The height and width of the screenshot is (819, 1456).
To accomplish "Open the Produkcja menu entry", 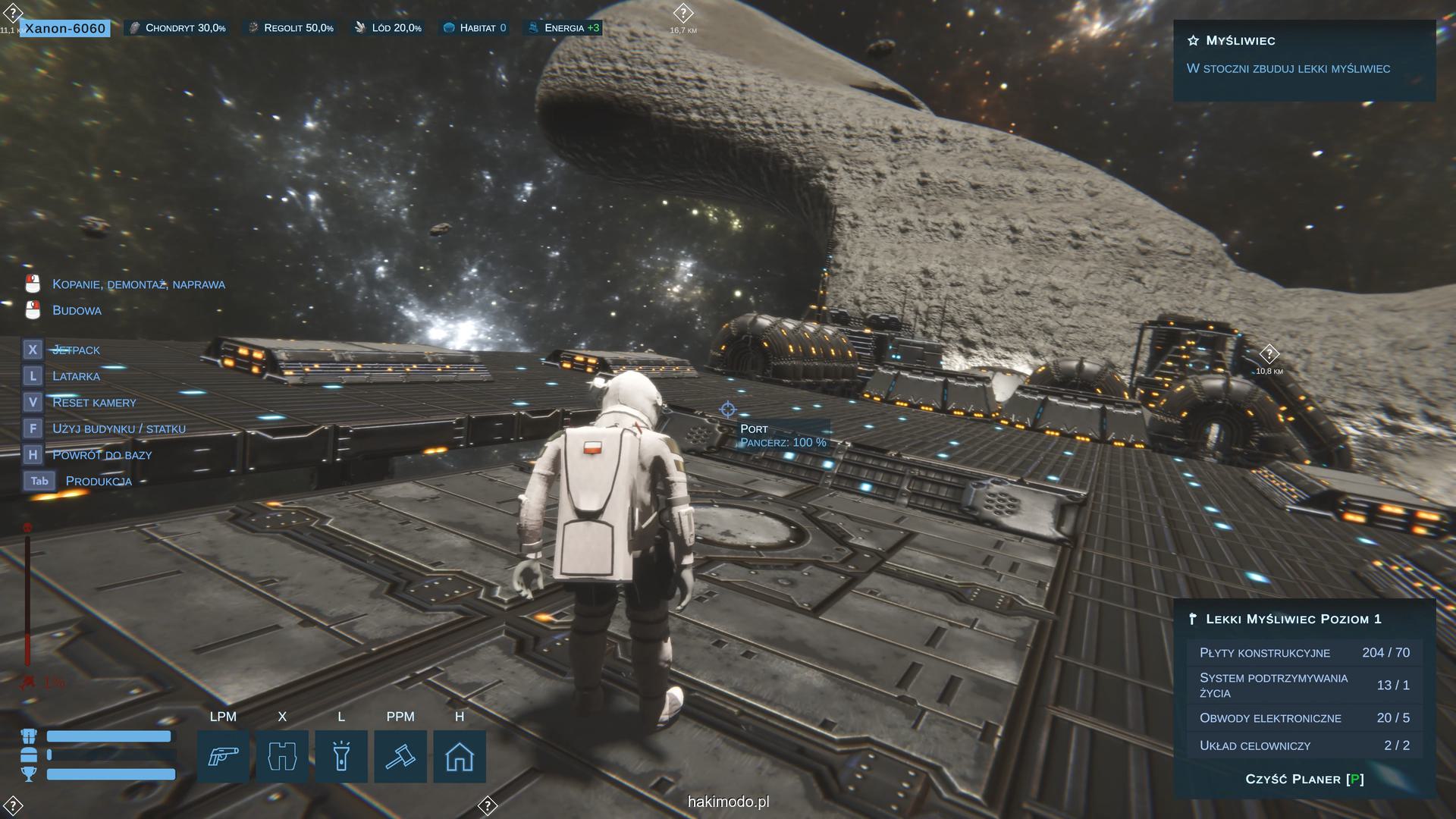I will 99,481.
